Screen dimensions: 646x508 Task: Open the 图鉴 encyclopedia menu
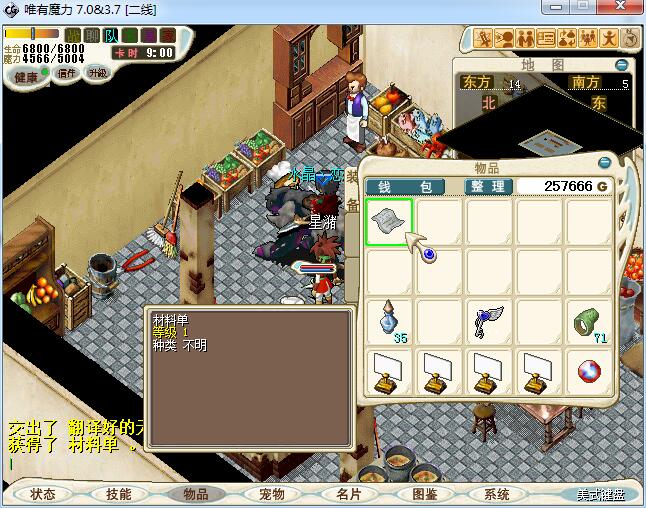coord(425,494)
